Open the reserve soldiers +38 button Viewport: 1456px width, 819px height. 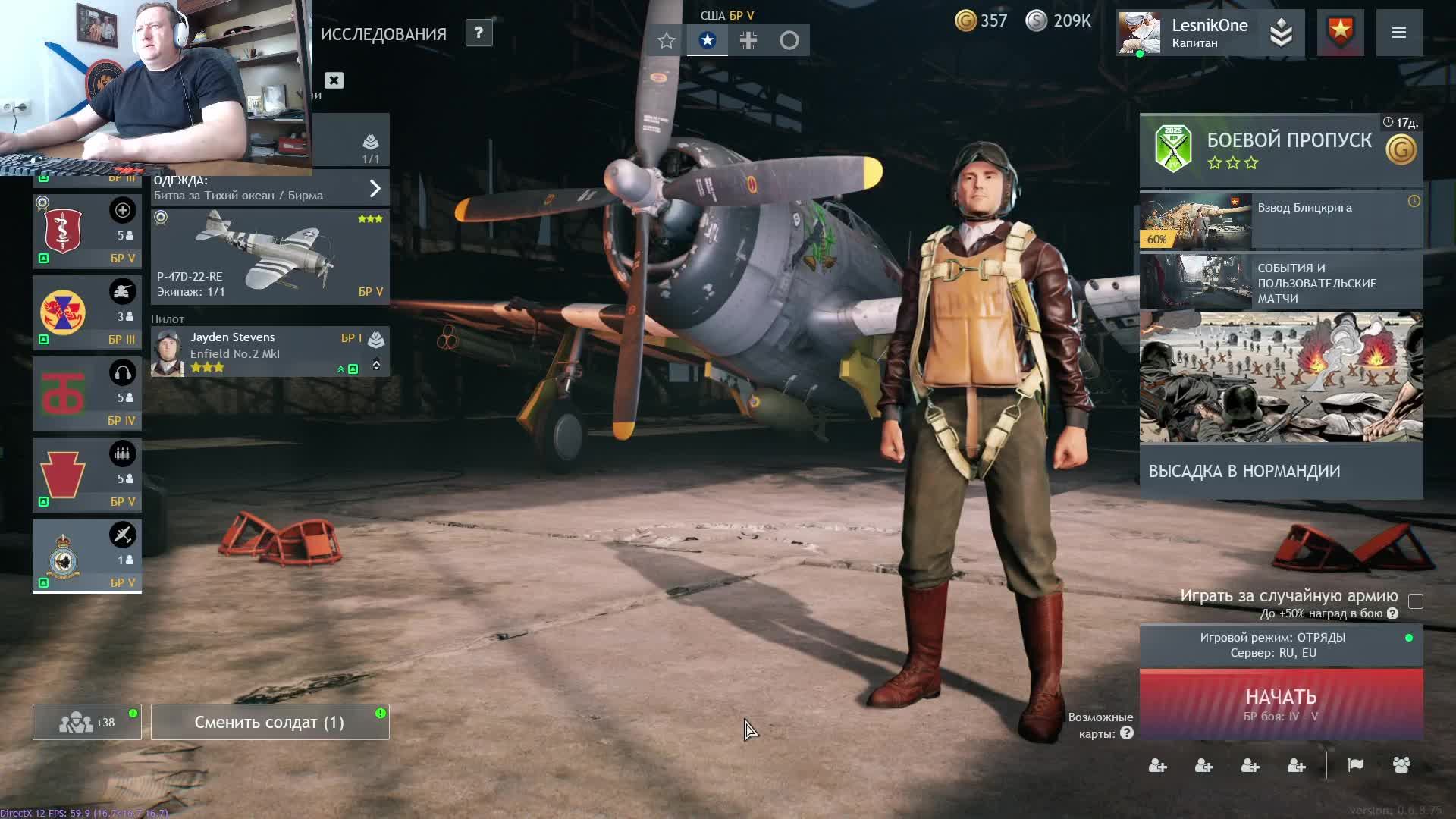[x=86, y=722]
